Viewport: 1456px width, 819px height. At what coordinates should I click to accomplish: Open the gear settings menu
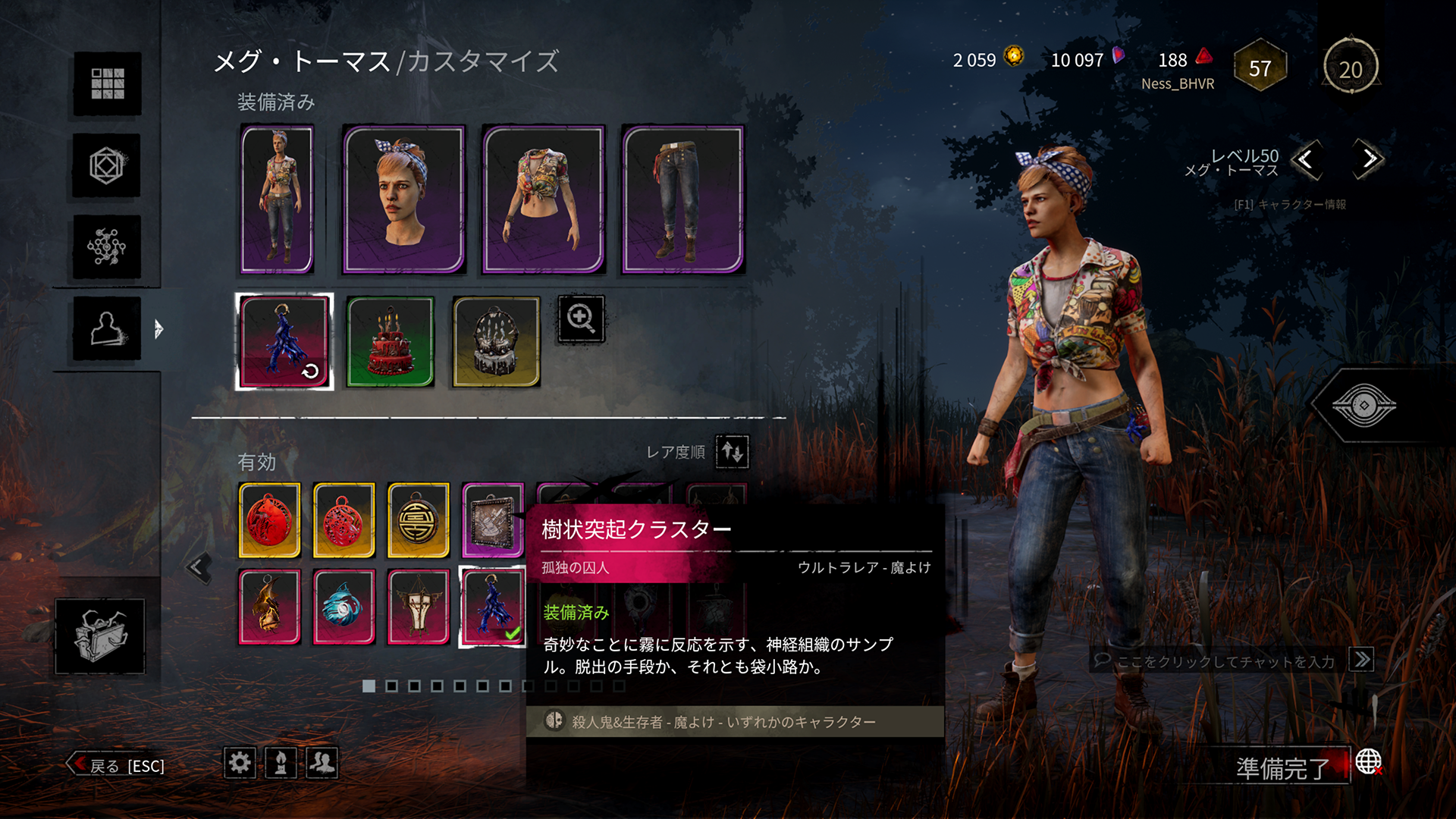(240, 762)
